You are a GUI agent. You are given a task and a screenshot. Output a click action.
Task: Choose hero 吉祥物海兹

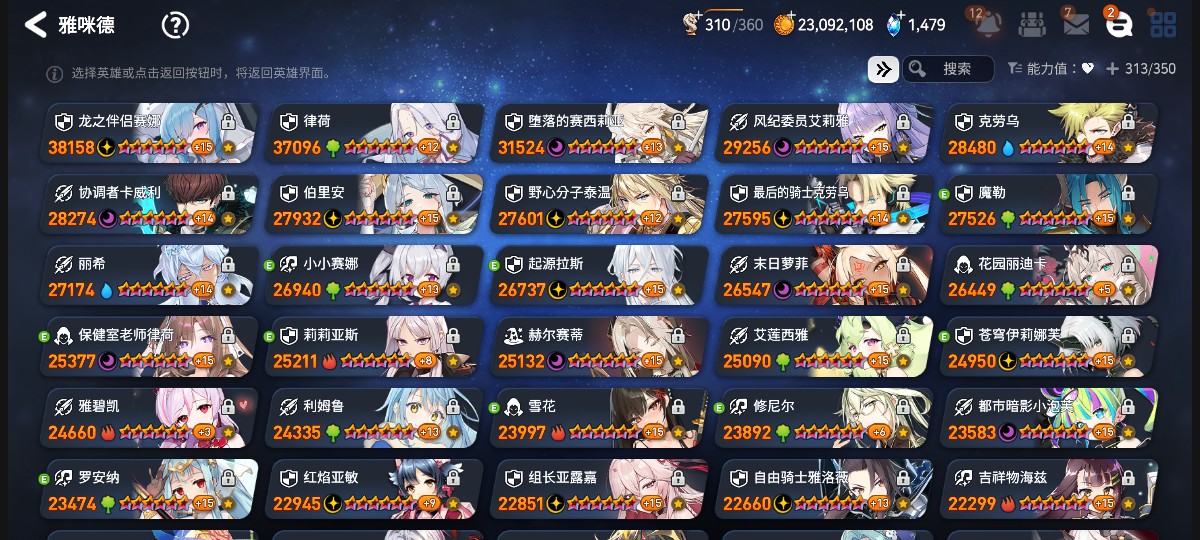coord(1048,490)
